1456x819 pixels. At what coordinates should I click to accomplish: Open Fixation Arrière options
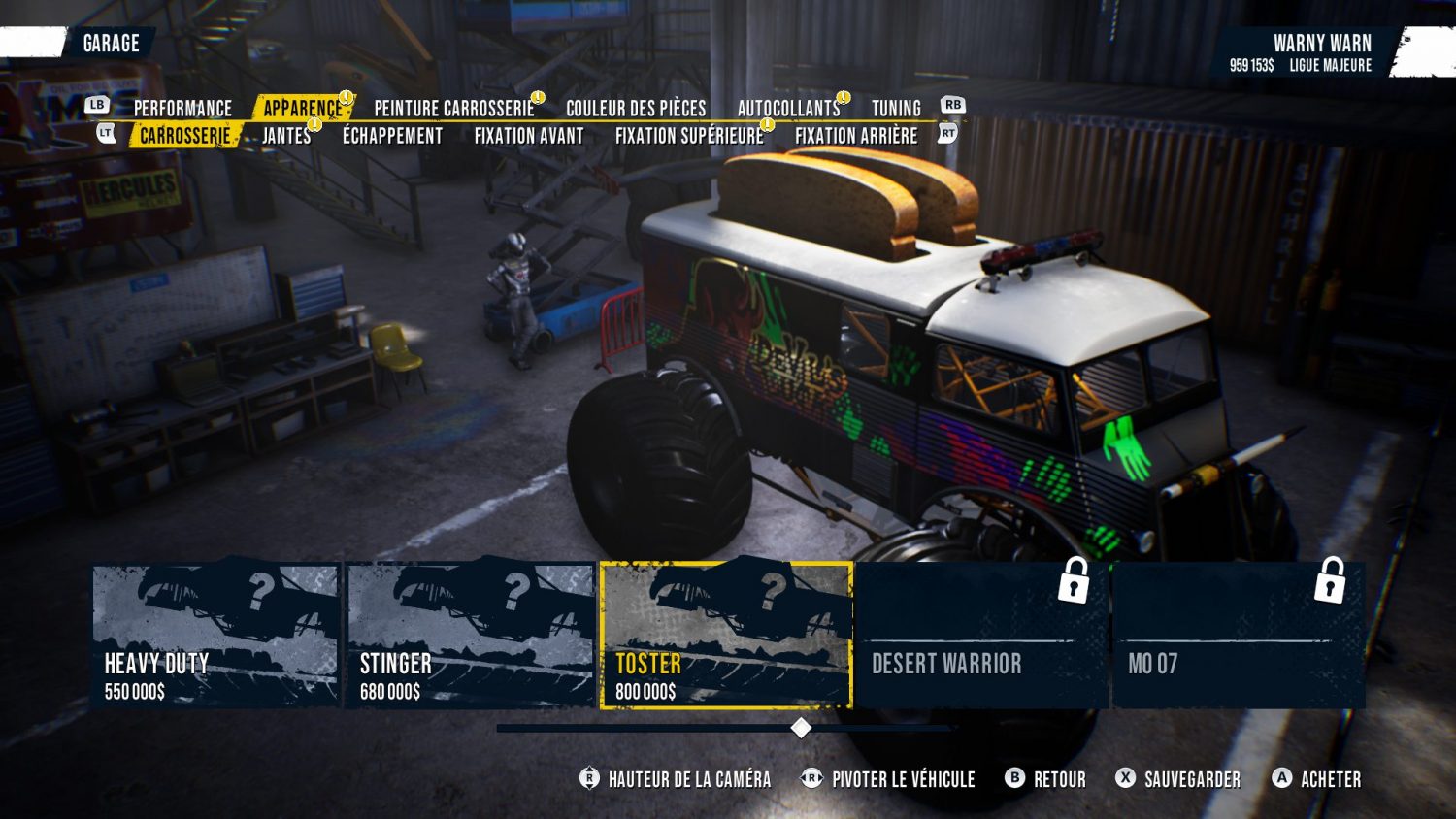click(x=856, y=136)
